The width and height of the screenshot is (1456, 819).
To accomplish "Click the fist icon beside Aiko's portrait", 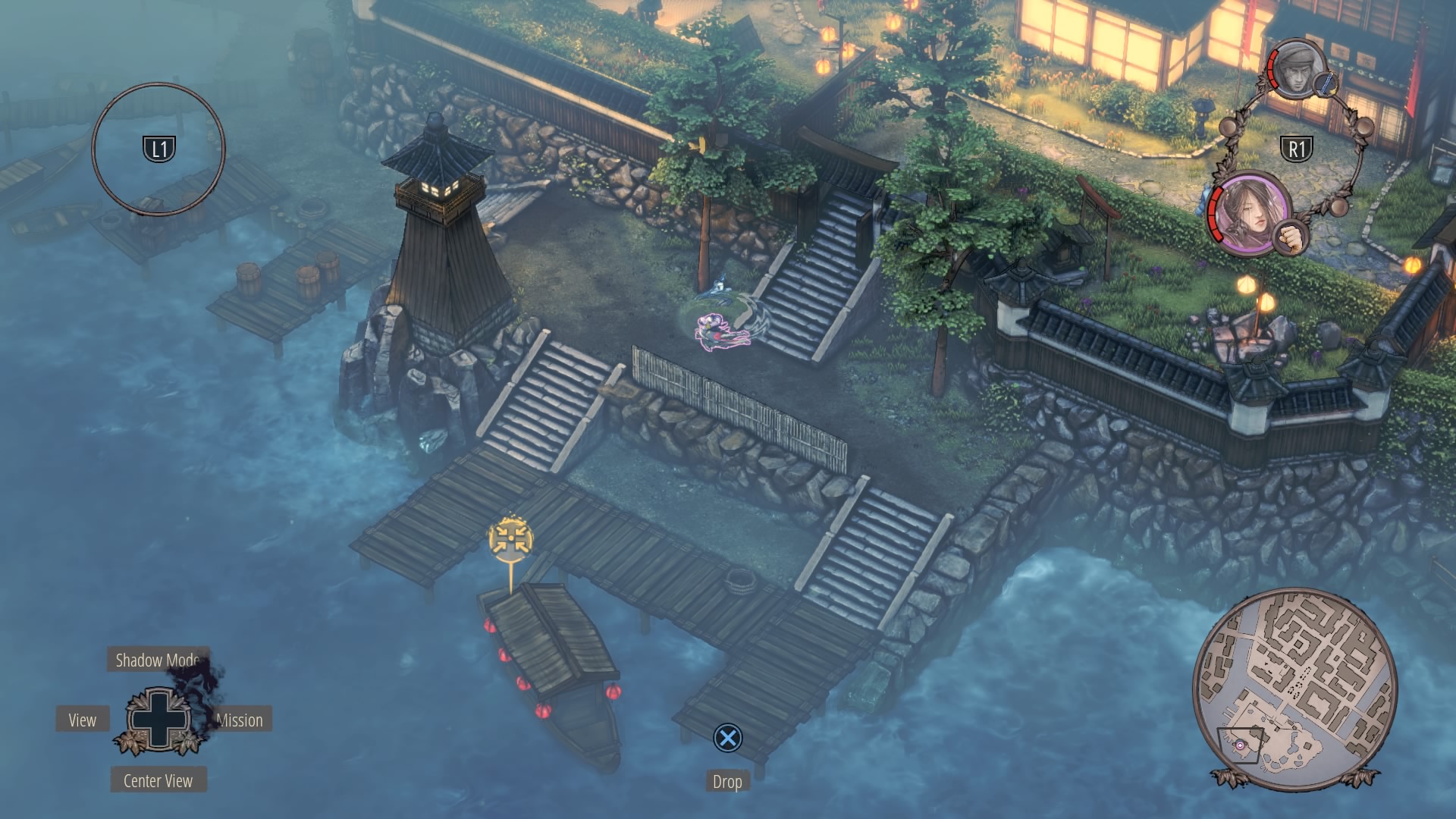I will [x=1291, y=237].
